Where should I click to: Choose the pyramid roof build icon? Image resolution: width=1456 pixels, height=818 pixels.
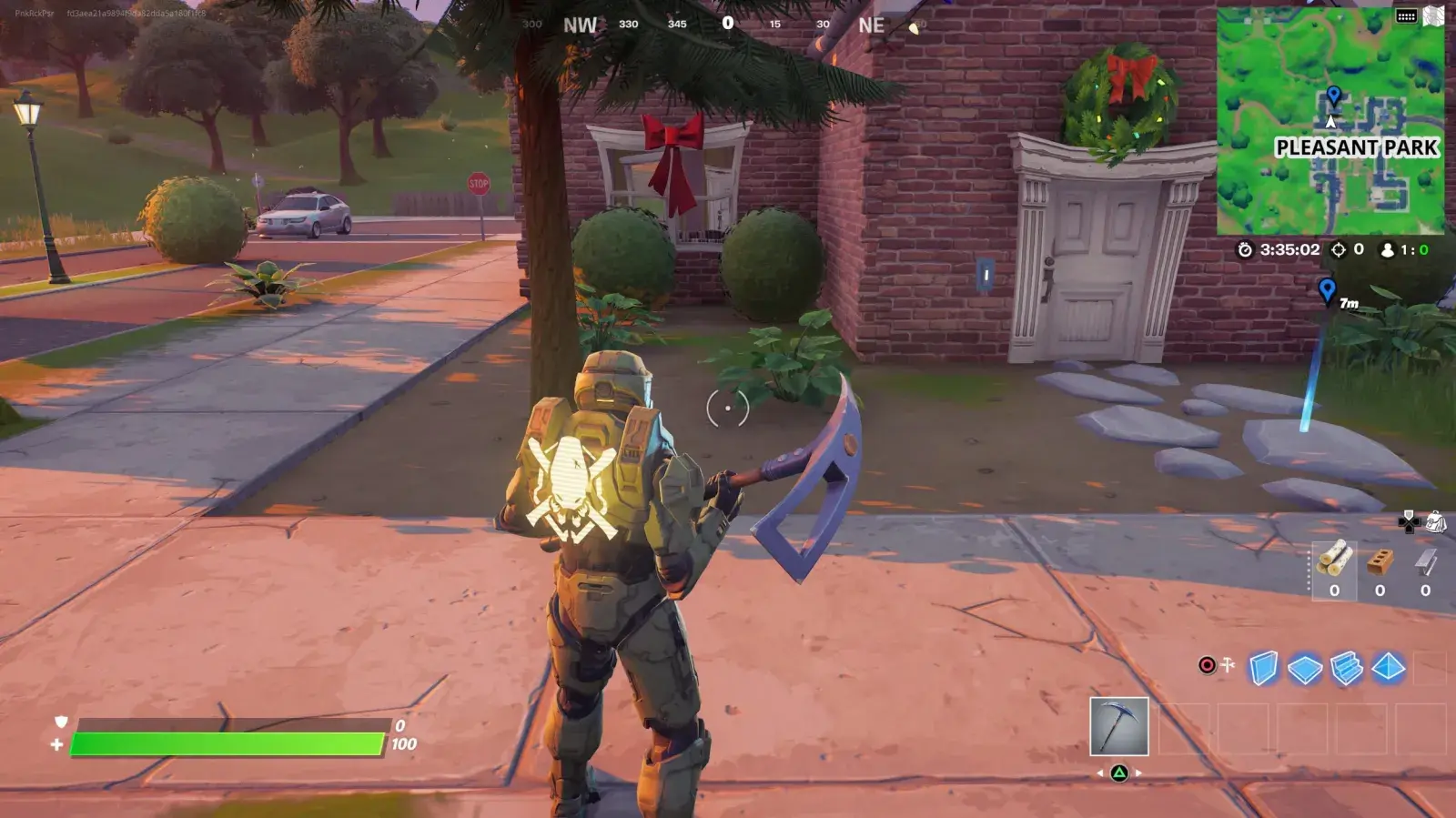[x=1388, y=666]
